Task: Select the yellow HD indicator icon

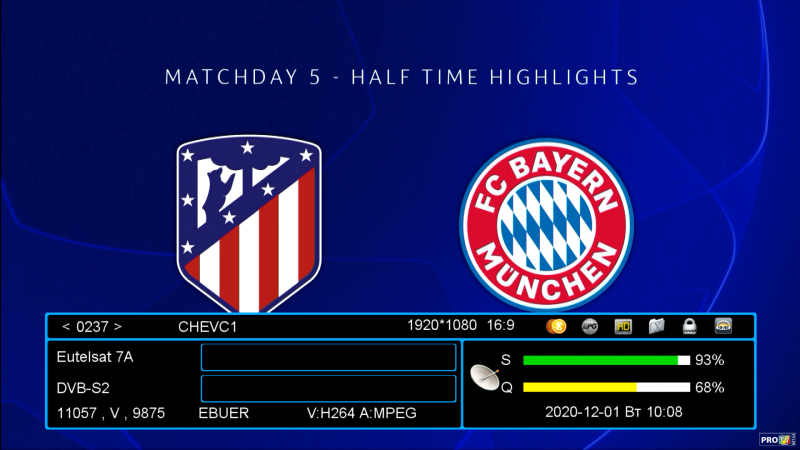Action: [x=623, y=326]
